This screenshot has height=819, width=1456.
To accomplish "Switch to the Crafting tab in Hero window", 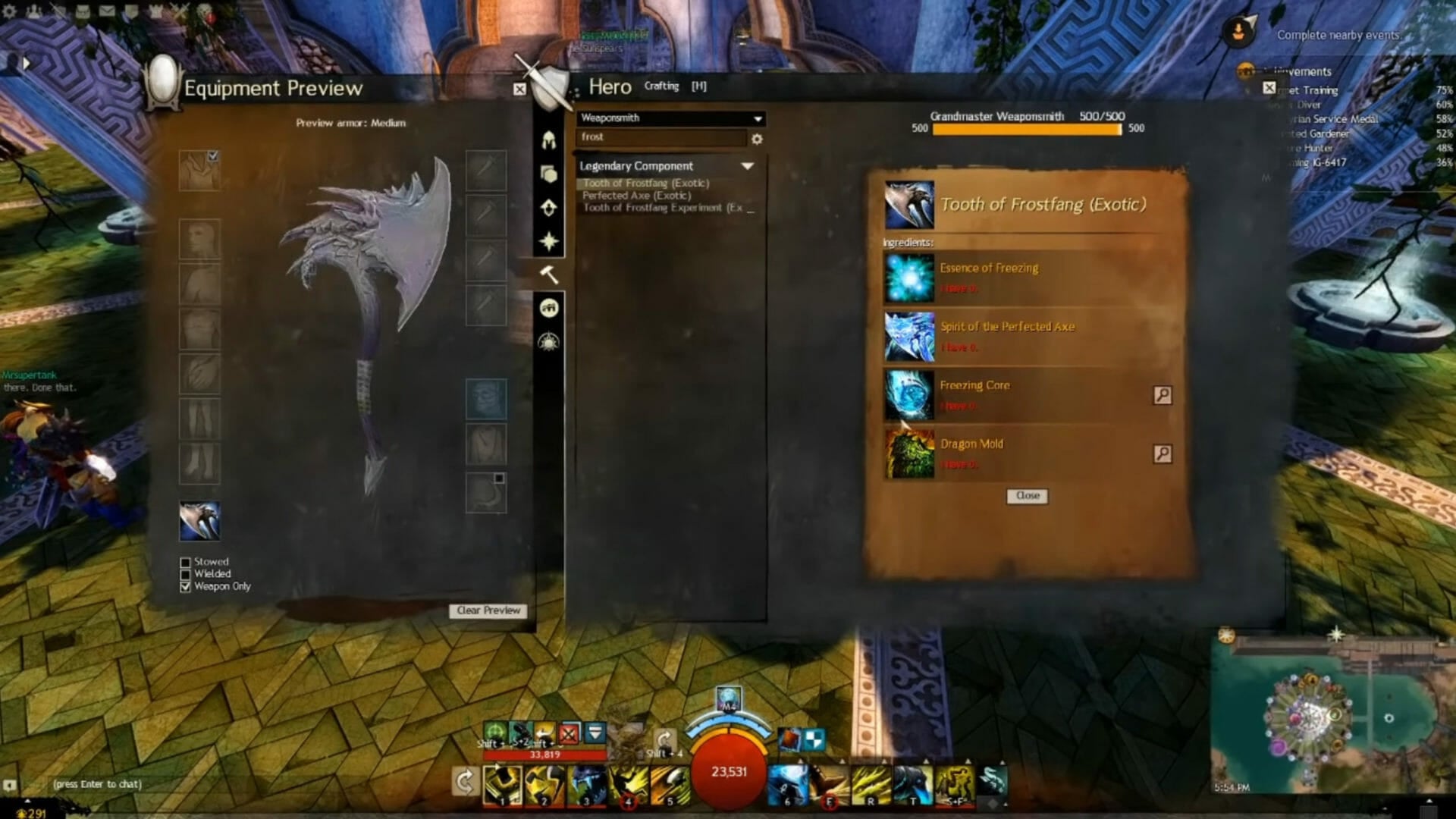I will coord(661,86).
